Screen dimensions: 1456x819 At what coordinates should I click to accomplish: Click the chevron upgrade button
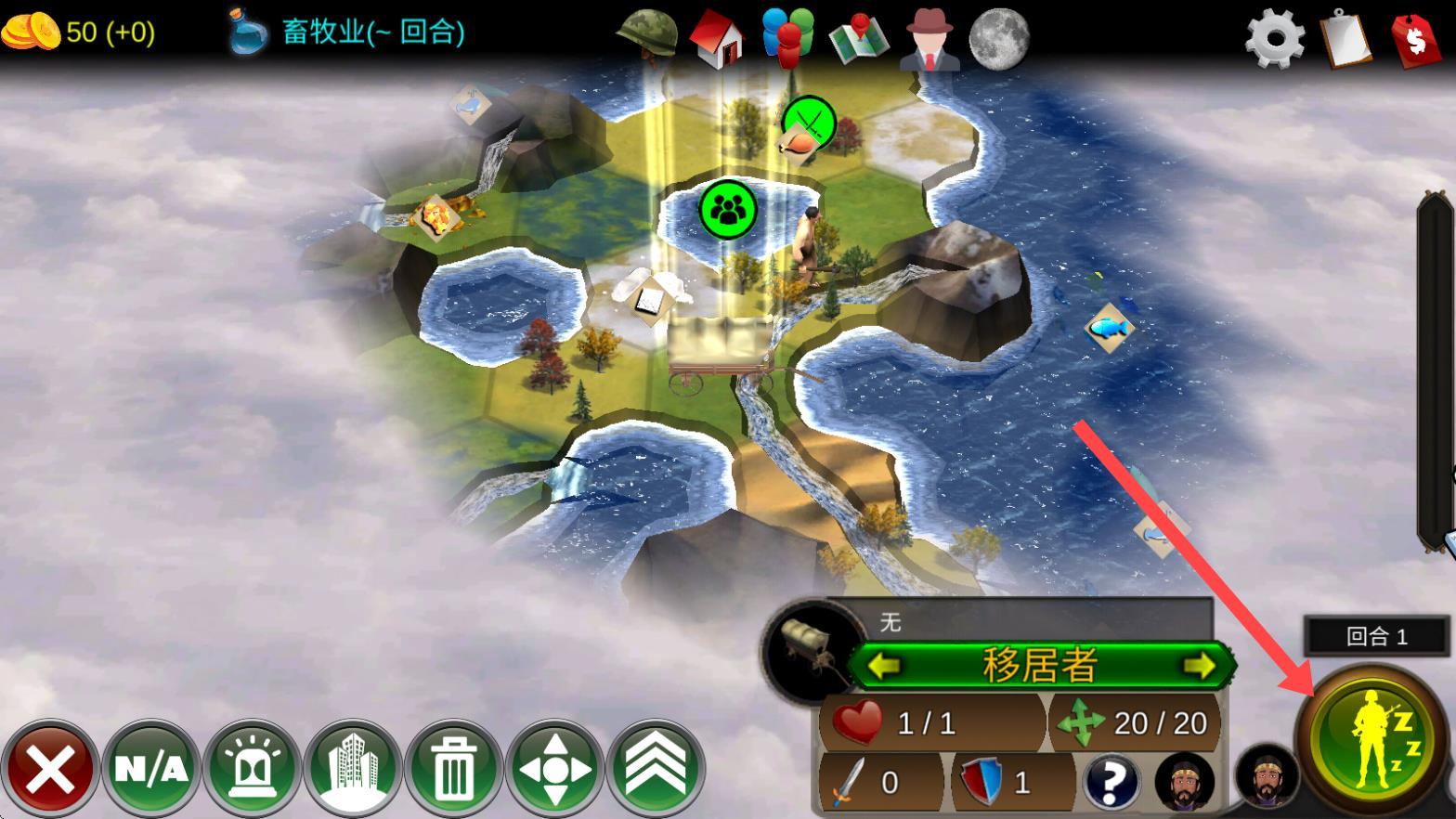[656, 770]
